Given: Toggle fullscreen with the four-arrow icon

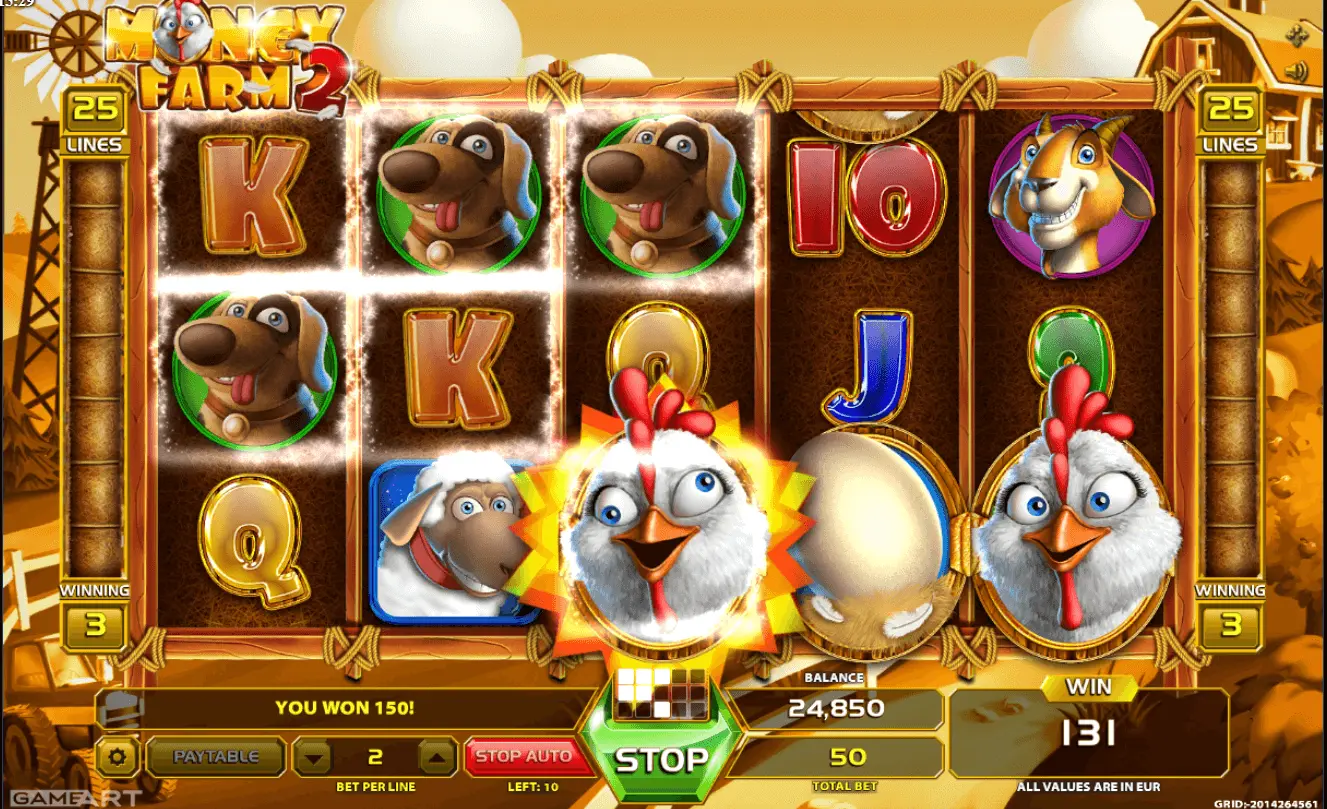Looking at the screenshot, I should pyautogui.click(x=1297, y=36).
